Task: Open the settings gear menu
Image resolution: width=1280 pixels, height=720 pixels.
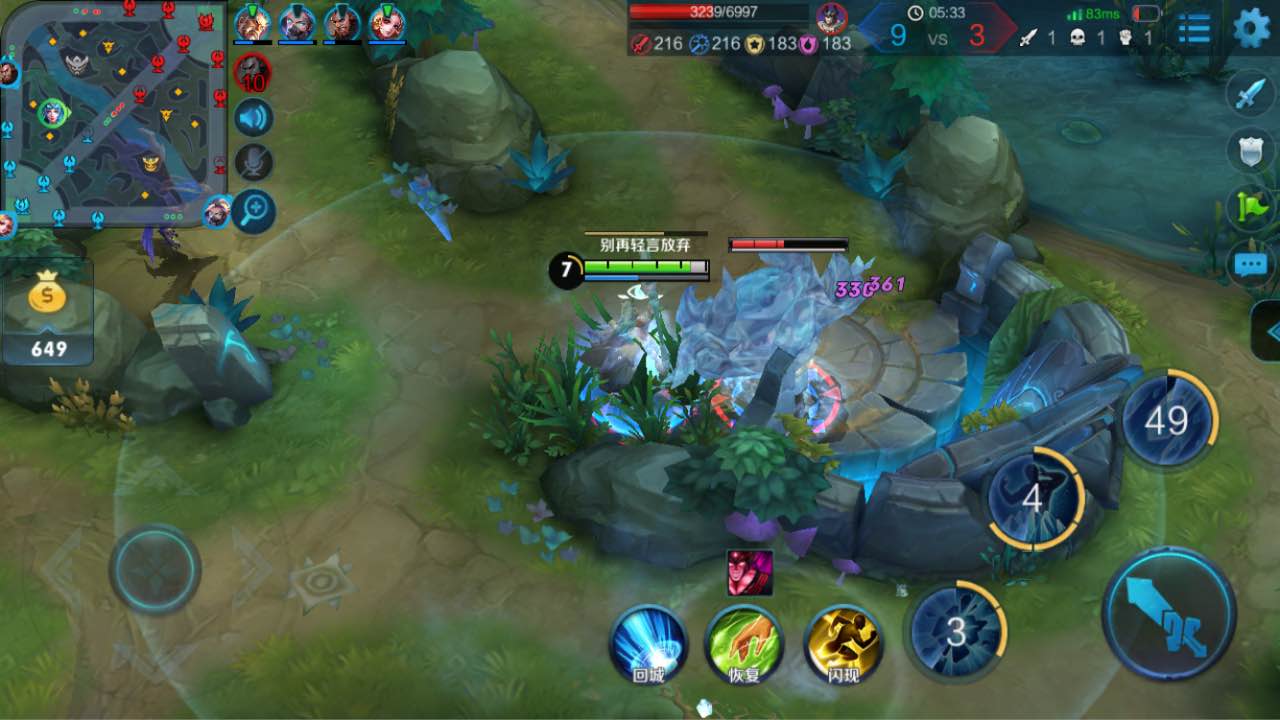Action: click(x=1251, y=28)
